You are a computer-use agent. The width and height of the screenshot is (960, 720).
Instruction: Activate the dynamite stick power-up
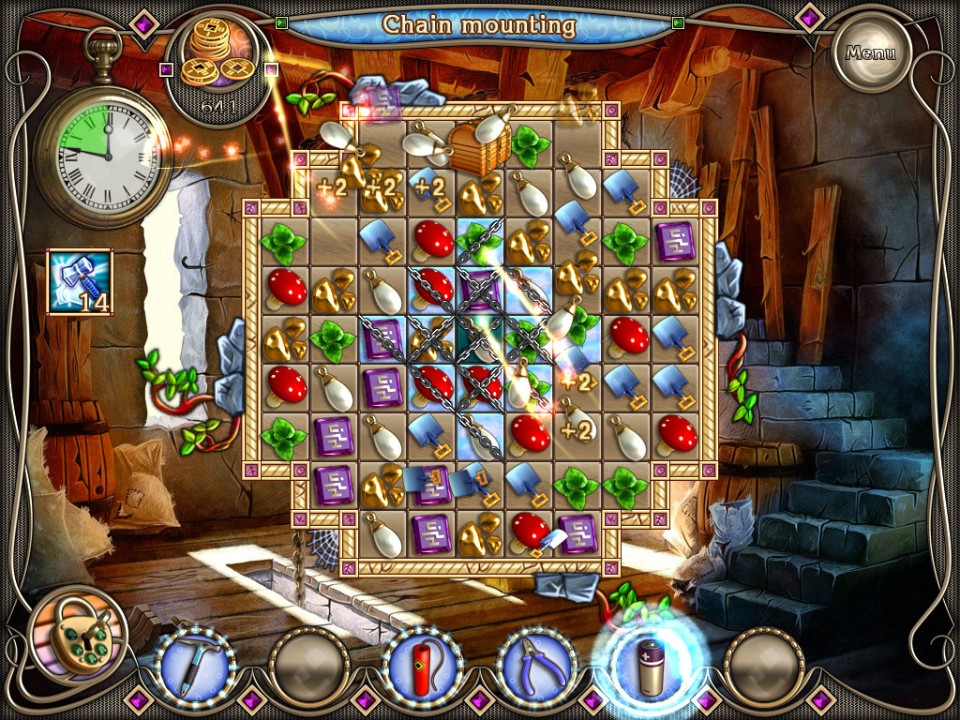pos(423,667)
